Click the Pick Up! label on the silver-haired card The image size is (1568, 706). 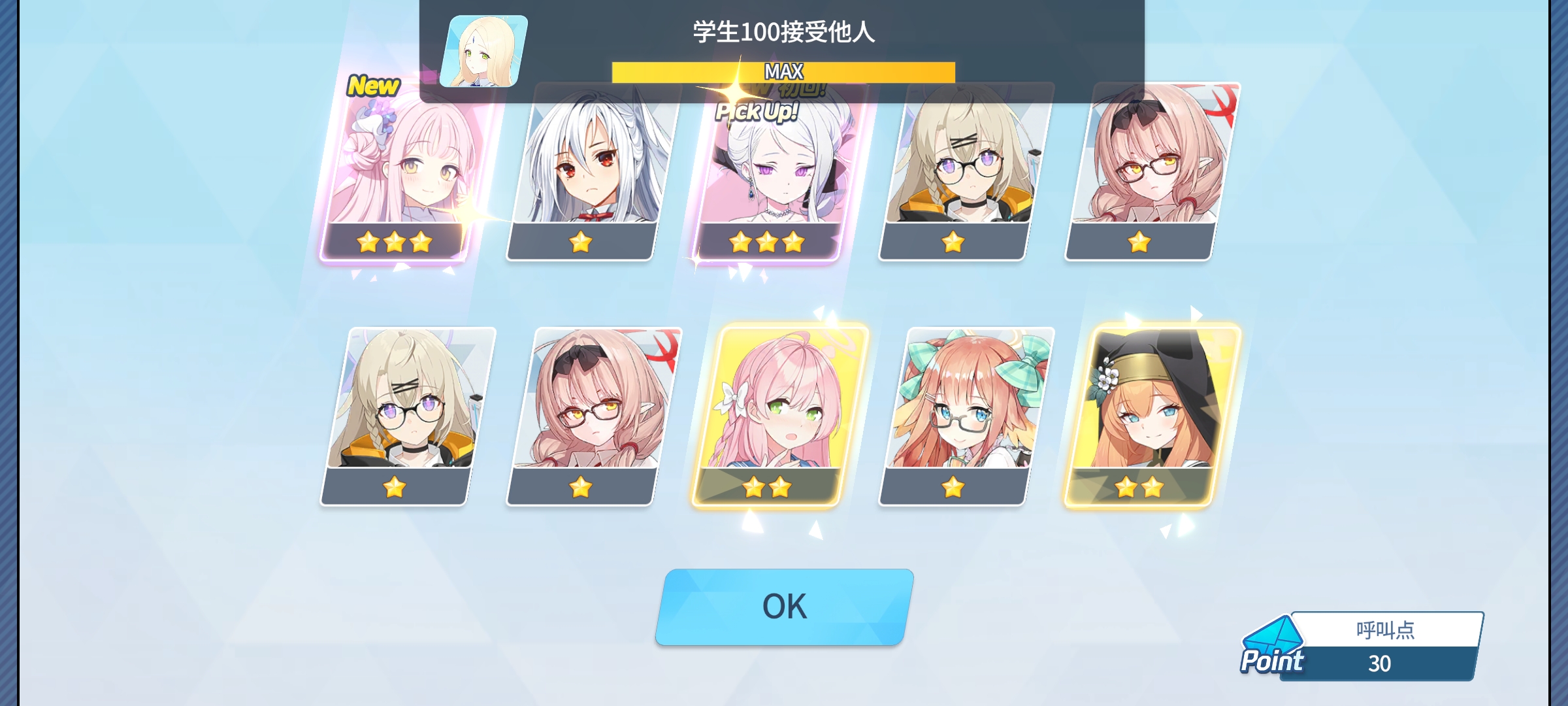click(x=758, y=113)
